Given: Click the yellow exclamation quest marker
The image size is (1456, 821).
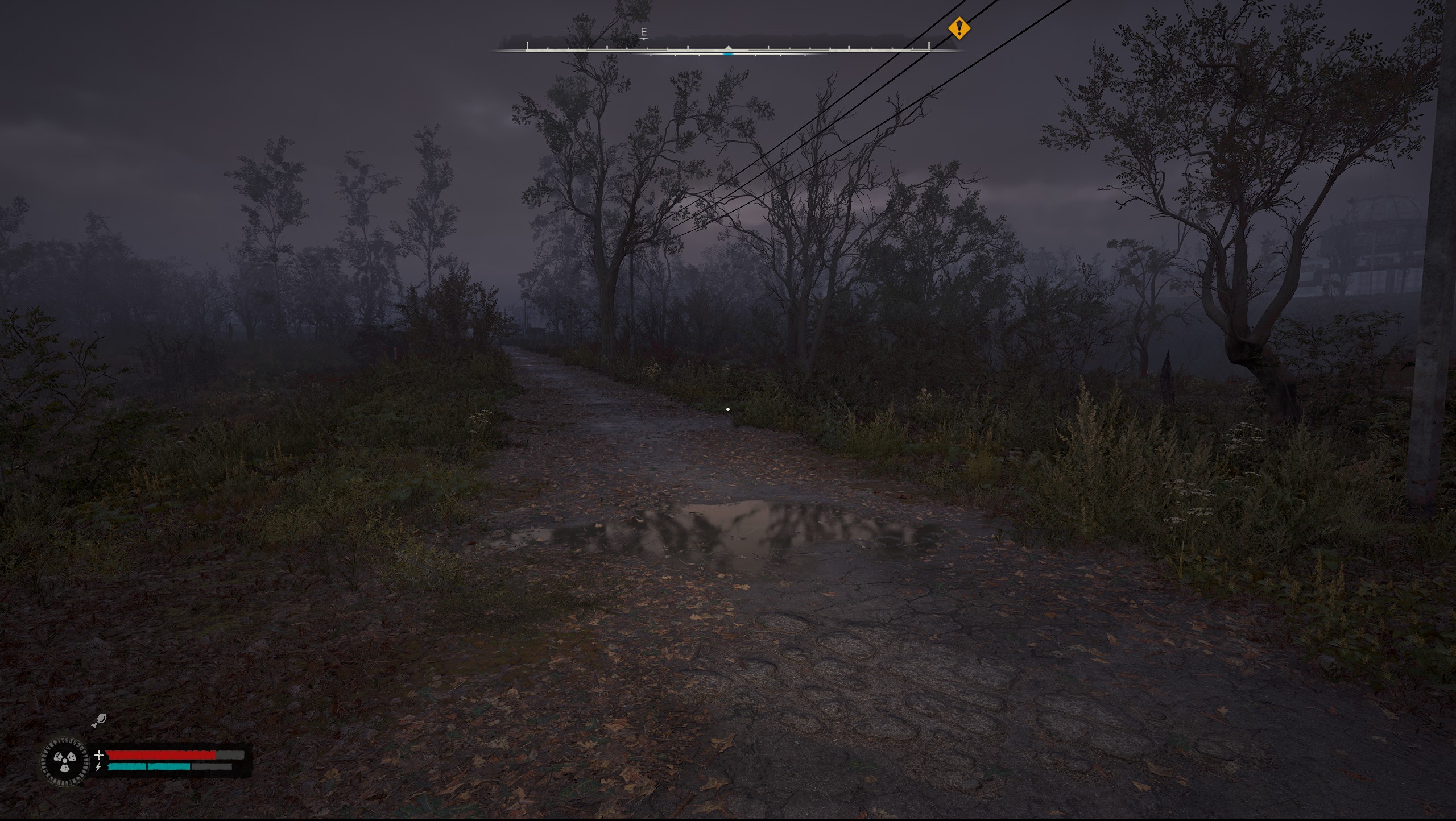Looking at the screenshot, I should (959, 28).
